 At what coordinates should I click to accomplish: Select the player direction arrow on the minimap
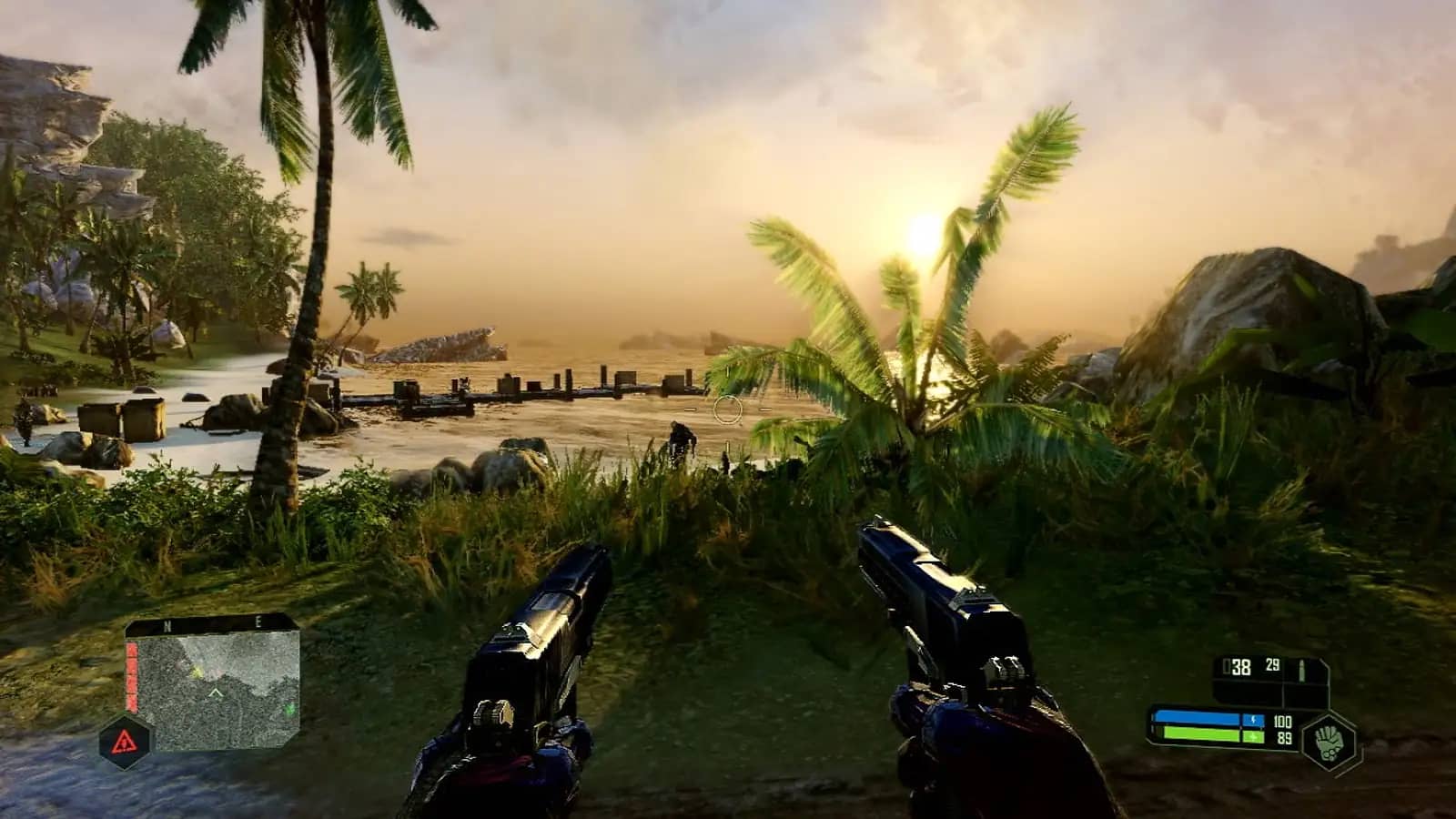[215, 693]
